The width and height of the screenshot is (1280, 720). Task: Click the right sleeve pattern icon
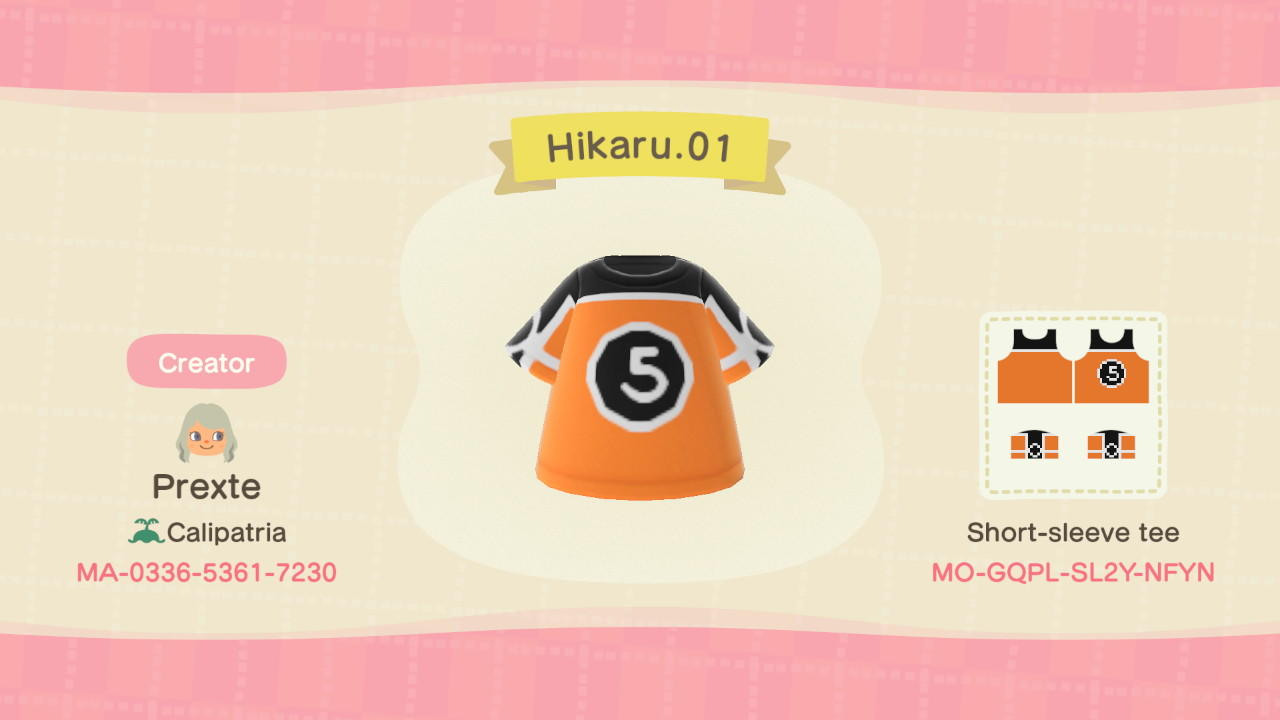coord(1112,447)
